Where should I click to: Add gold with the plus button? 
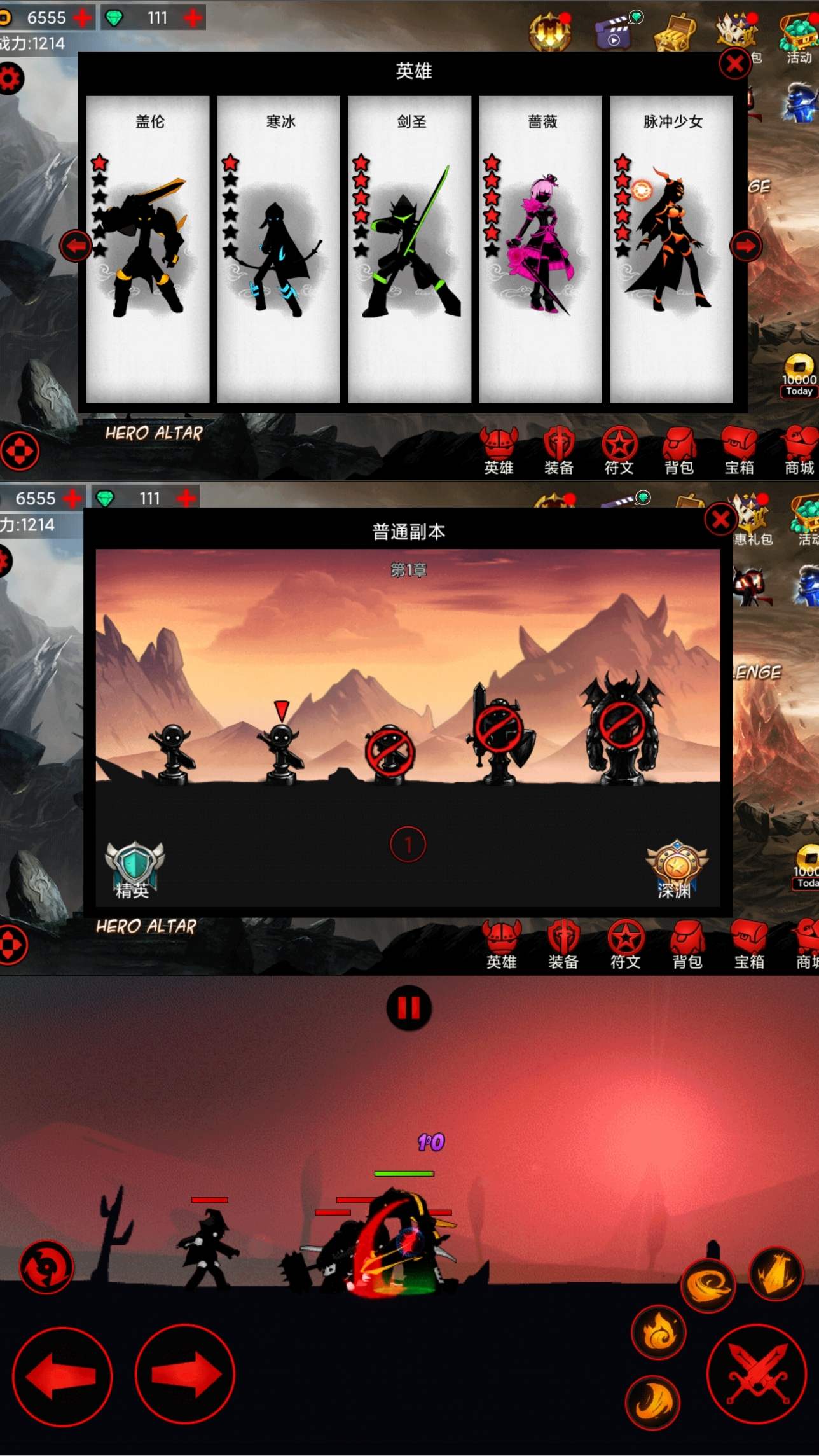(x=83, y=17)
